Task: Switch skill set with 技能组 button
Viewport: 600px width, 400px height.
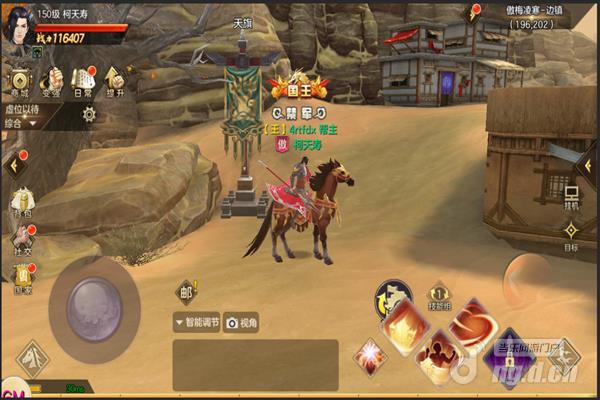Action: (x=438, y=297)
